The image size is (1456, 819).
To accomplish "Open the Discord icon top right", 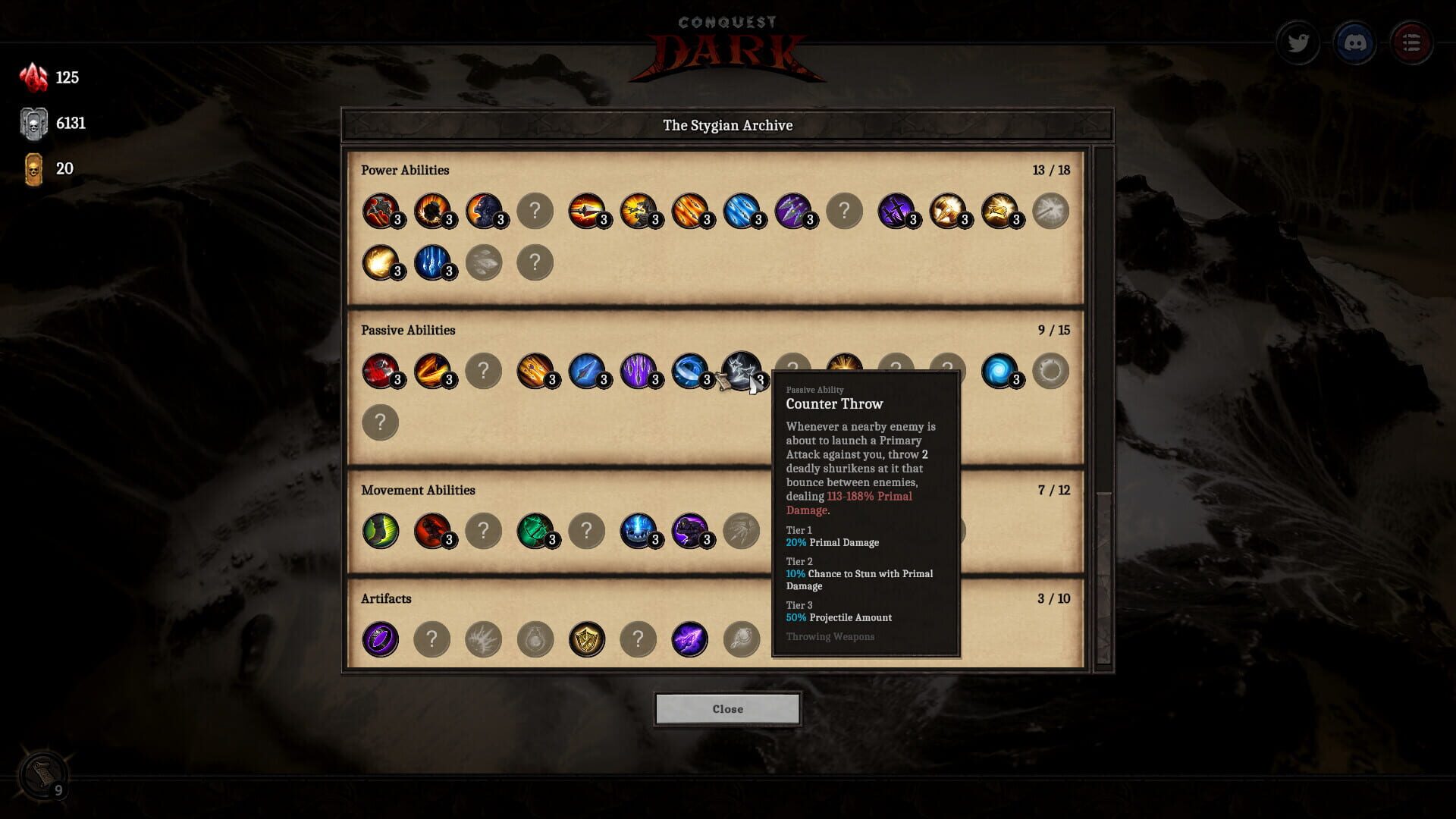I will tap(1355, 42).
